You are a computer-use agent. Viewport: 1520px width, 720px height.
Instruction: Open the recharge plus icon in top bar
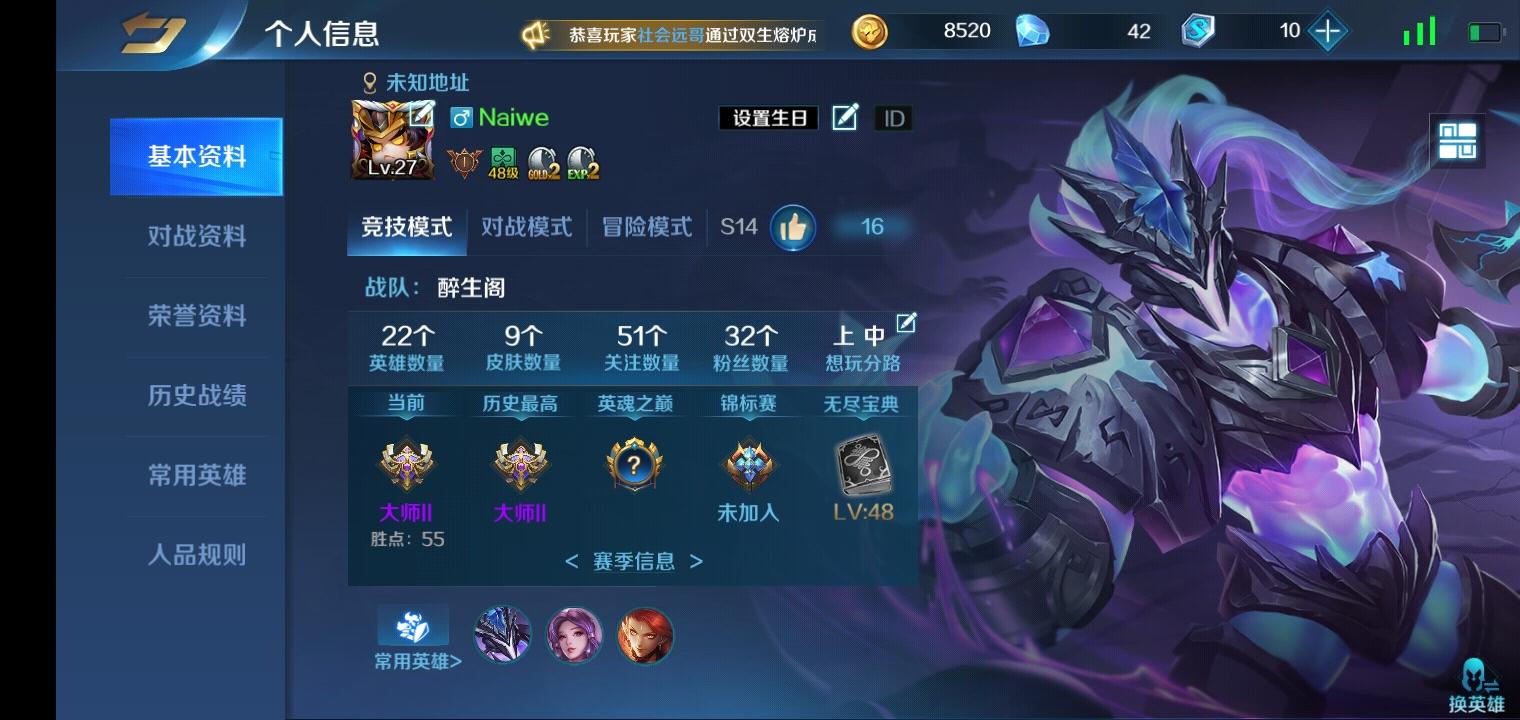[x=1328, y=31]
